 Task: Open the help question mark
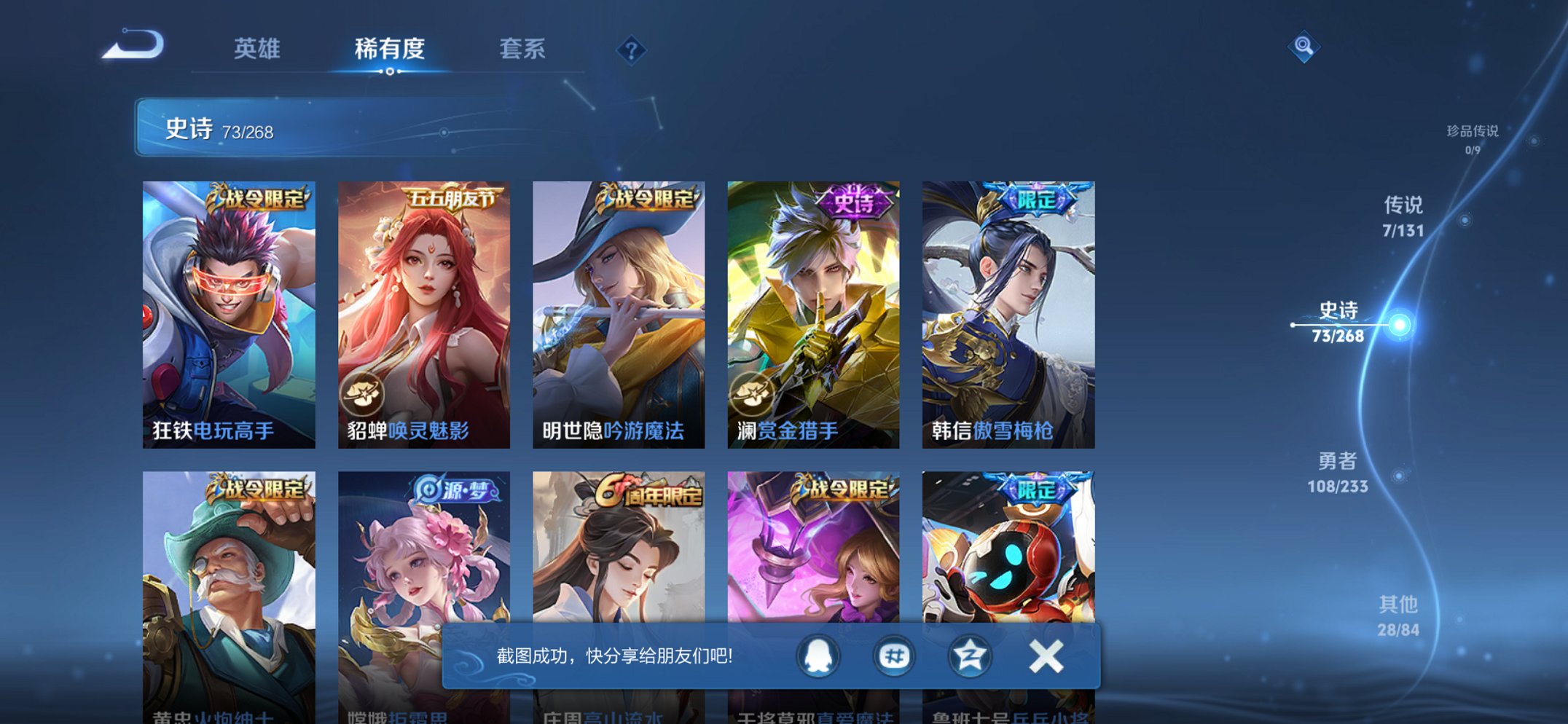point(632,50)
